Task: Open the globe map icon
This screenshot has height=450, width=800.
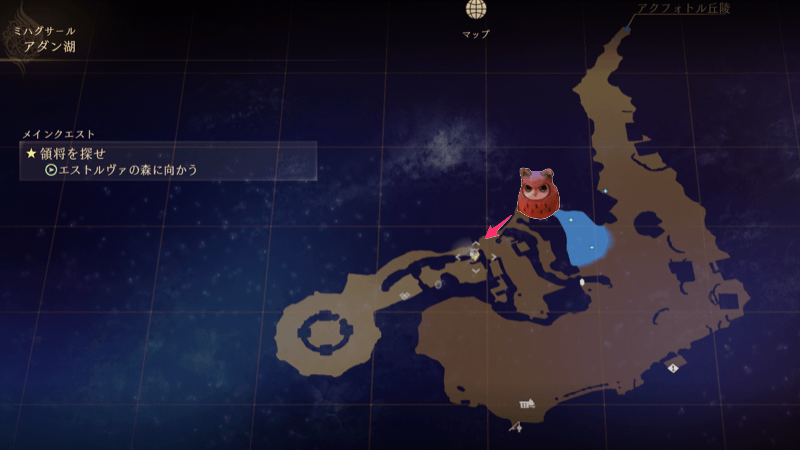Action: [476, 11]
